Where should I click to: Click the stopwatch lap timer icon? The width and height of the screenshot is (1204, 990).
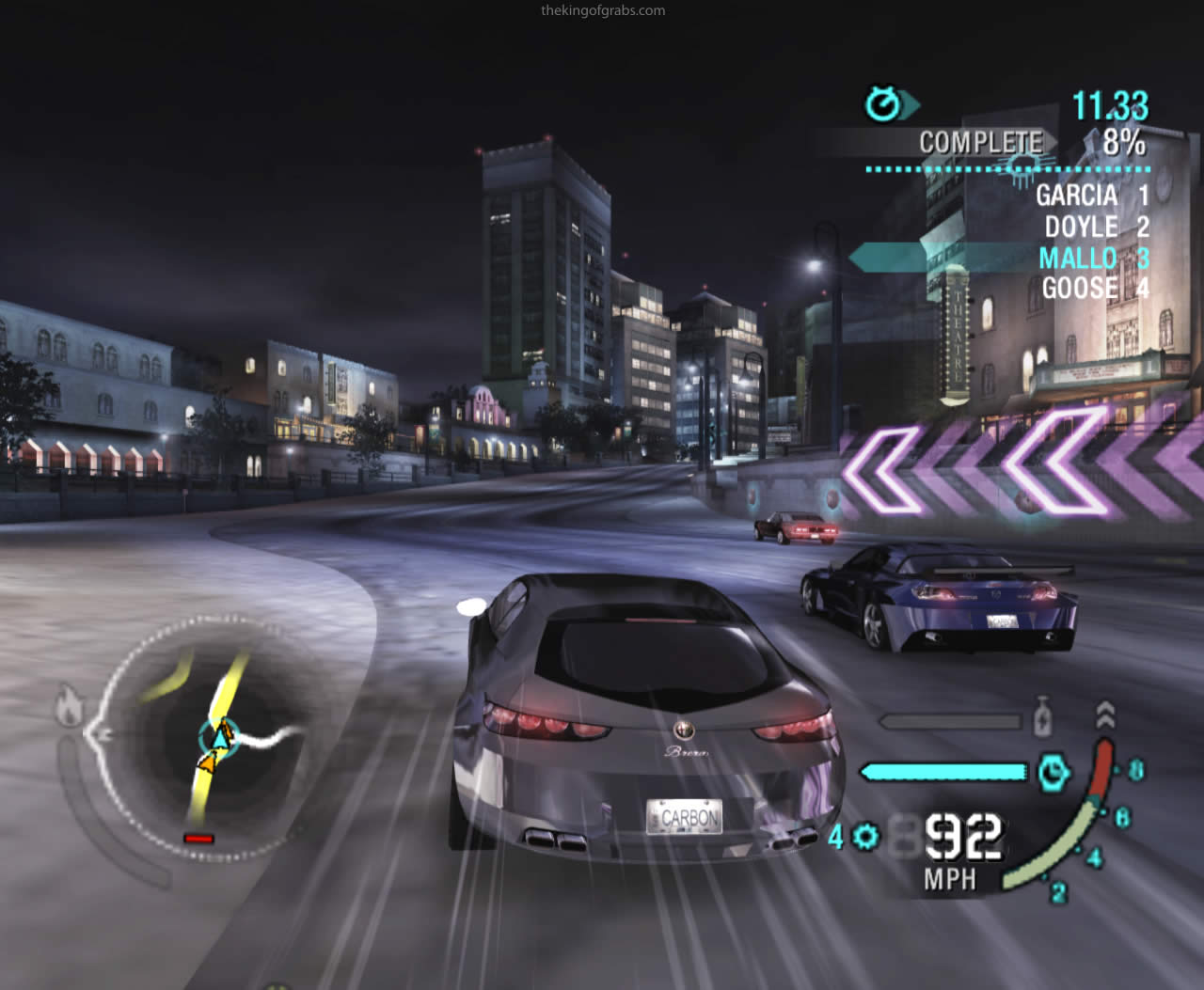pyautogui.click(x=884, y=104)
